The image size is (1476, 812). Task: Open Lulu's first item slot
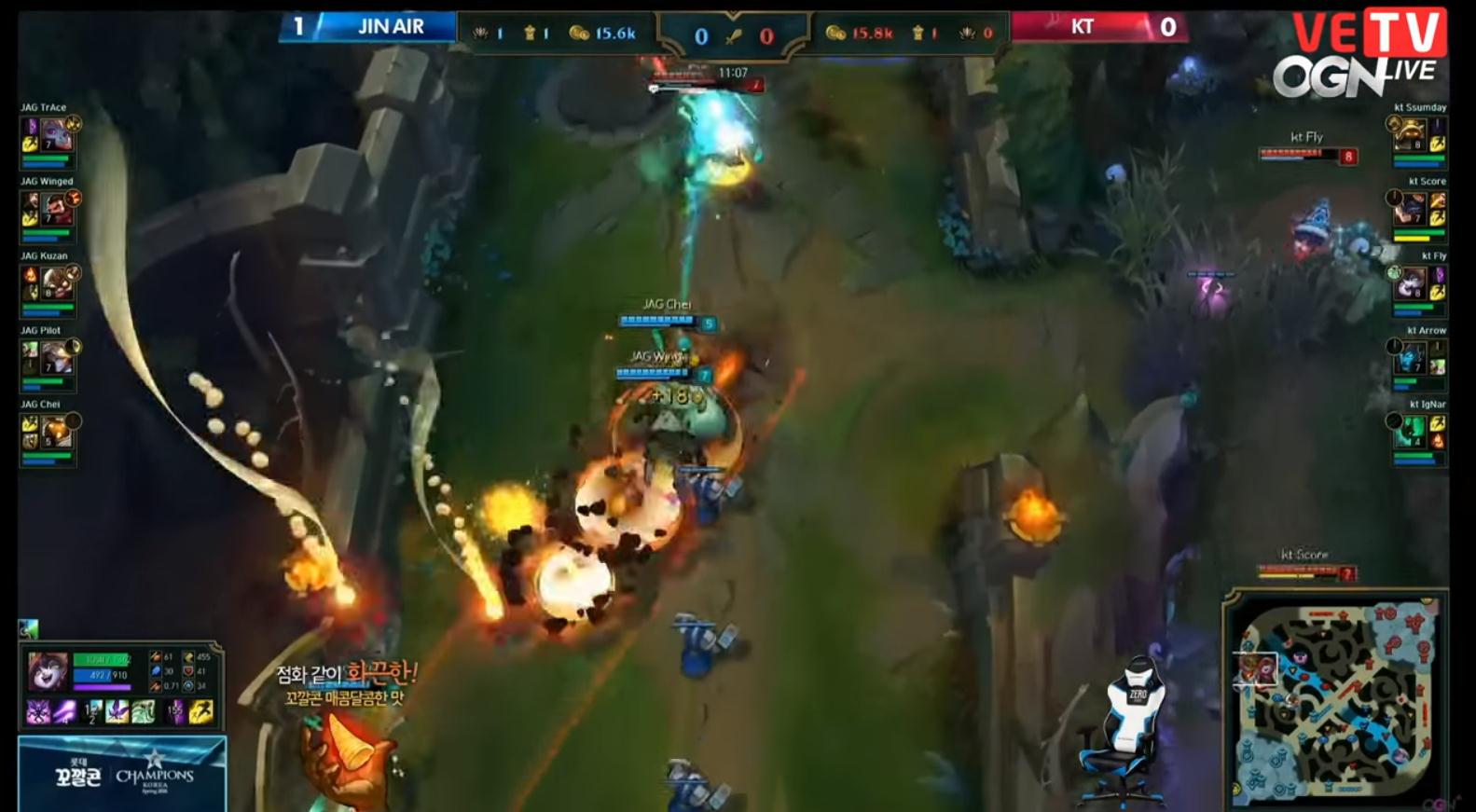39,711
